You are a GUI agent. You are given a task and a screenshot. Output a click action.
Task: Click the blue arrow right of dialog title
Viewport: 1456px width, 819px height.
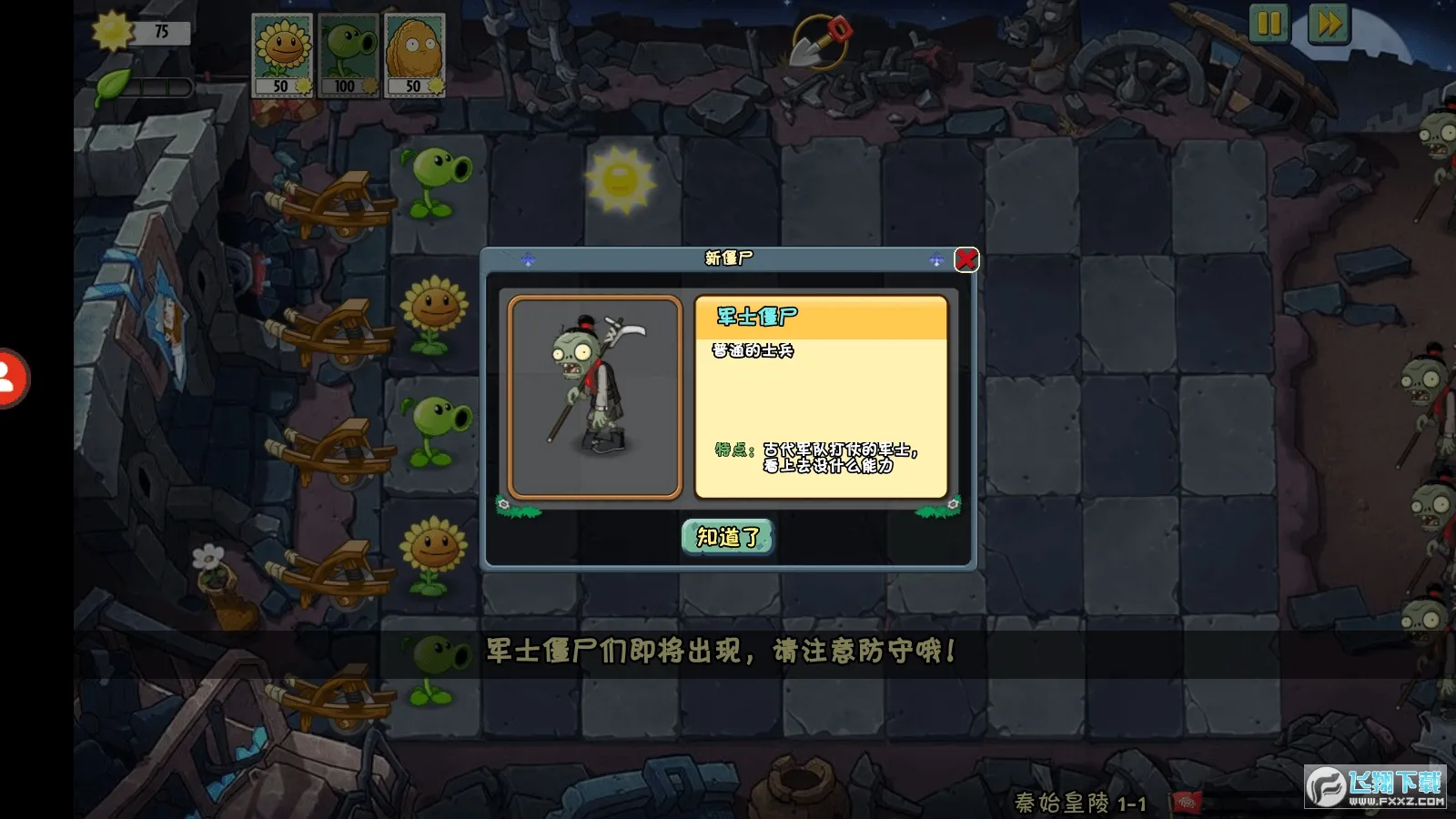click(x=934, y=258)
